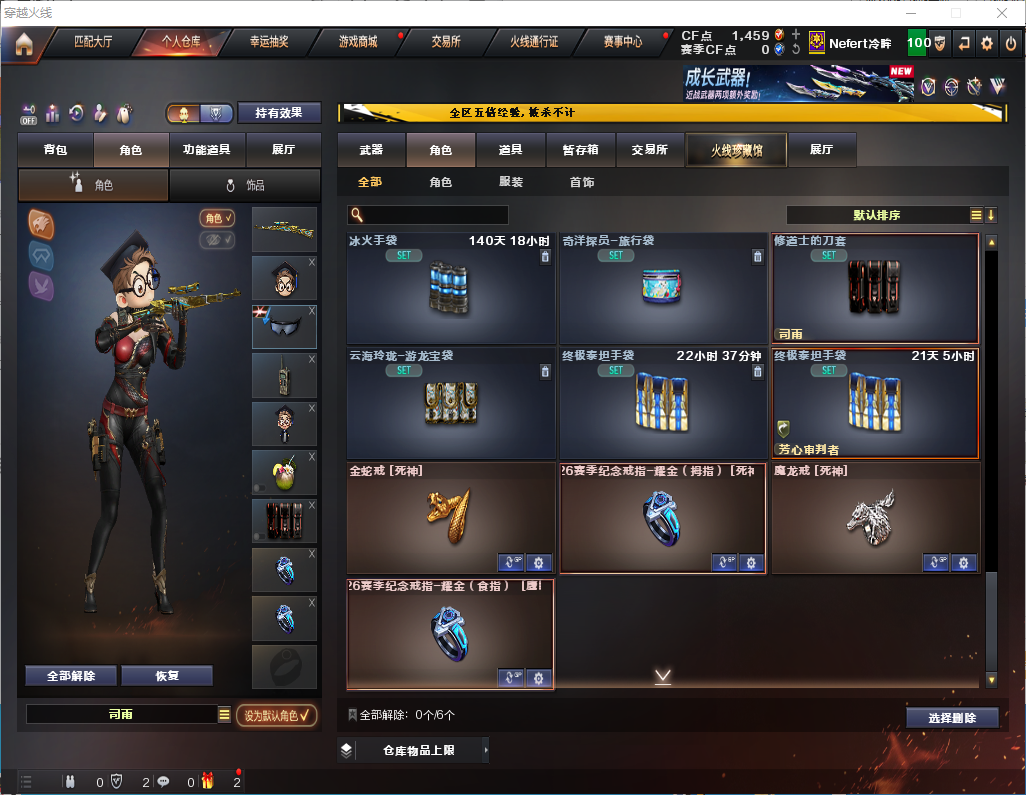This screenshot has height=795, width=1026.
Task: Open 火线通行证 battle pass
Action: pyautogui.click(x=534, y=42)
